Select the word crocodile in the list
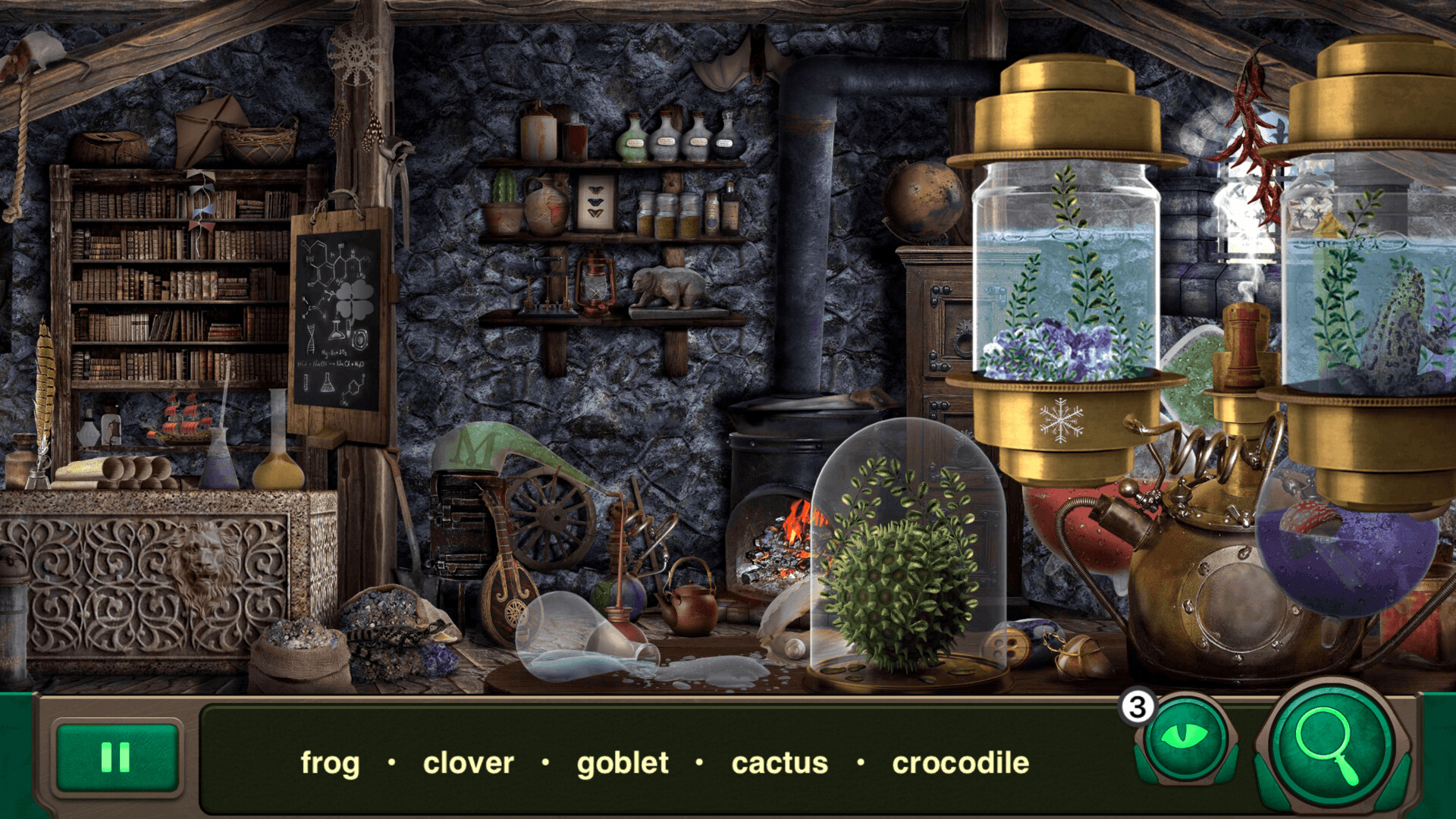This screenshot has height=819, width=1456. (960, 764)
